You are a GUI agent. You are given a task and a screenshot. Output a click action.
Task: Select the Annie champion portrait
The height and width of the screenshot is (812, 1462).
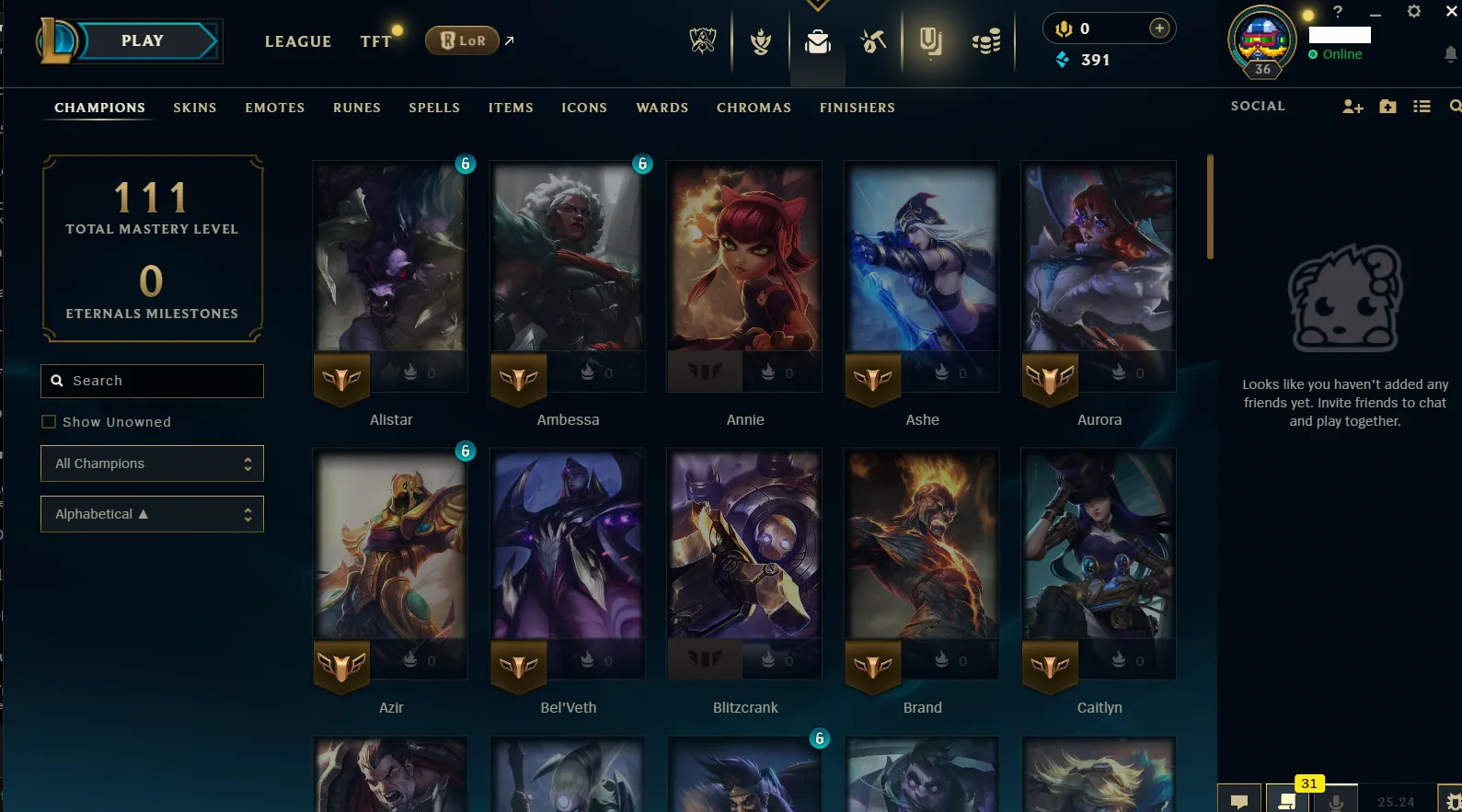743,276
